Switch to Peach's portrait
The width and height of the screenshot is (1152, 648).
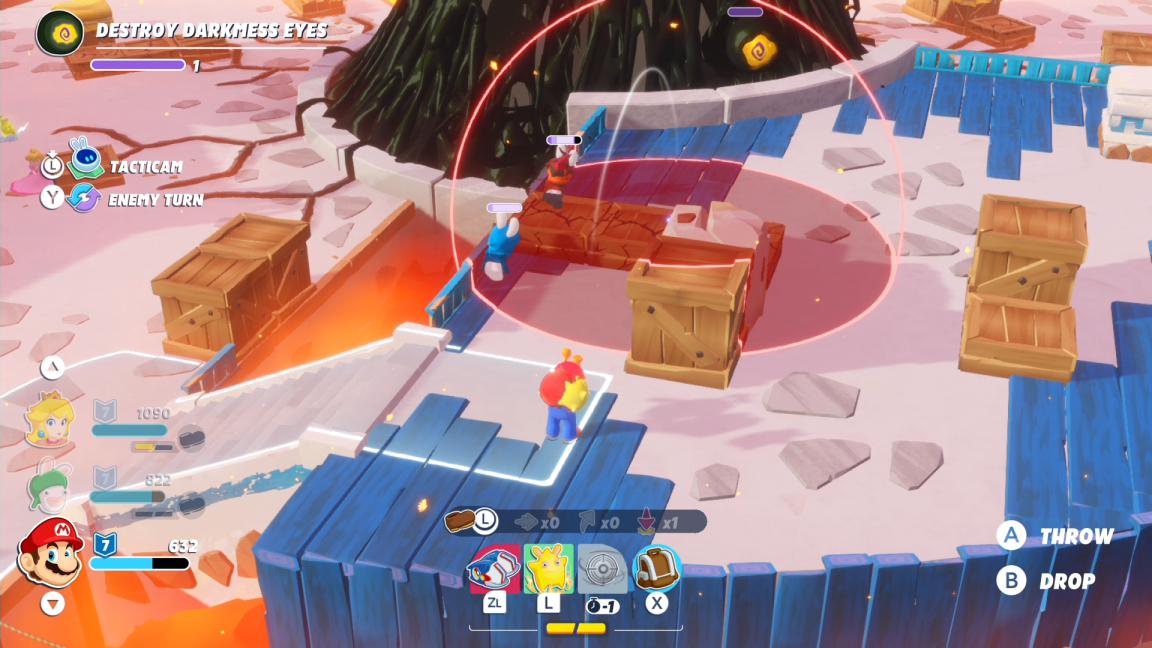coord(49,419)
